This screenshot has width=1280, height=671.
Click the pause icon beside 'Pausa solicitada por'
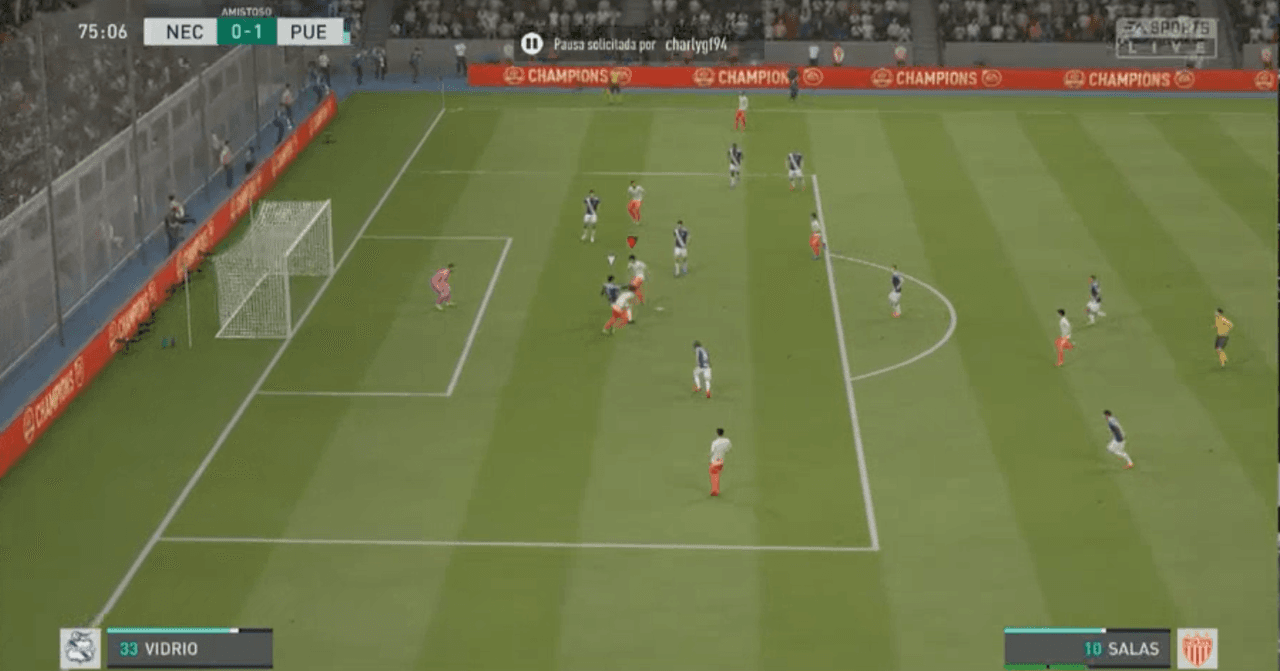[x=532, y=44]
